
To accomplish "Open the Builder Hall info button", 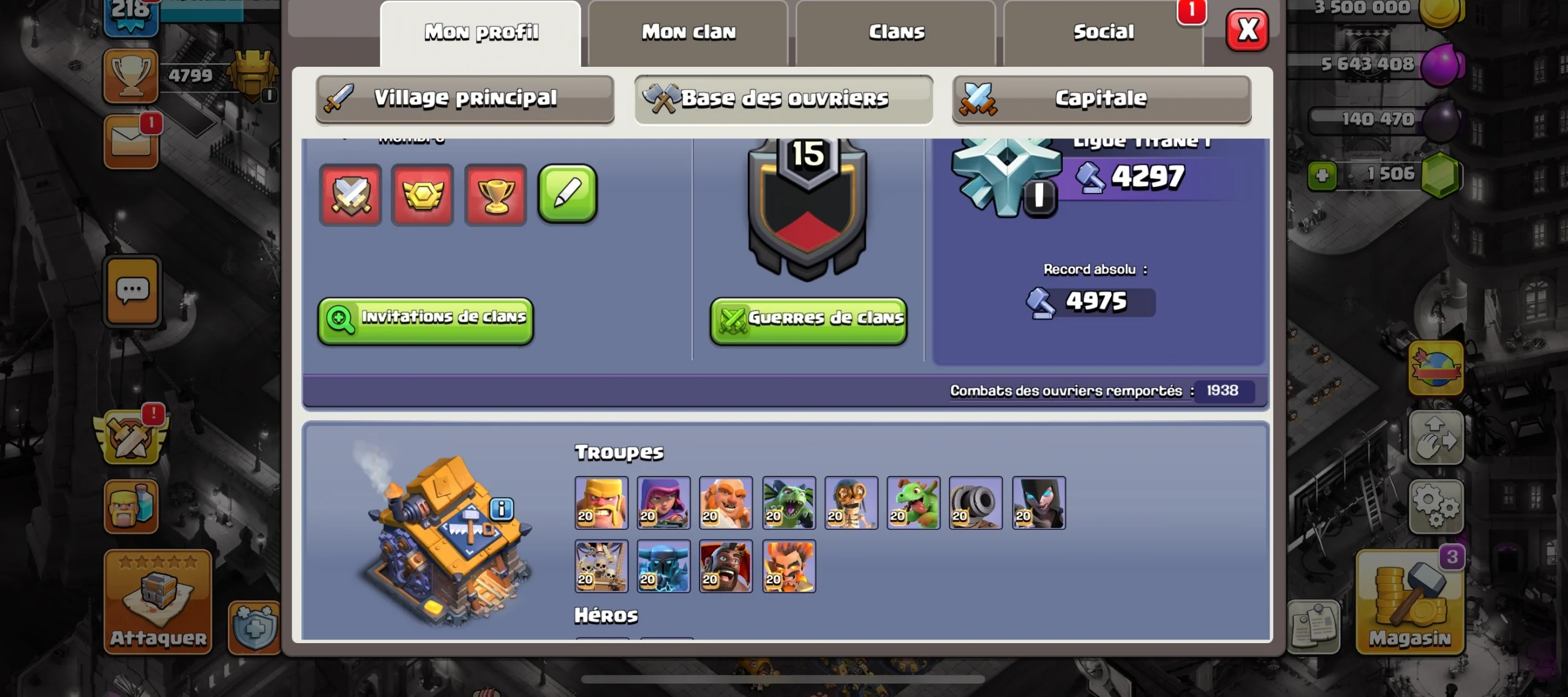I will click(x=502, y=508).
